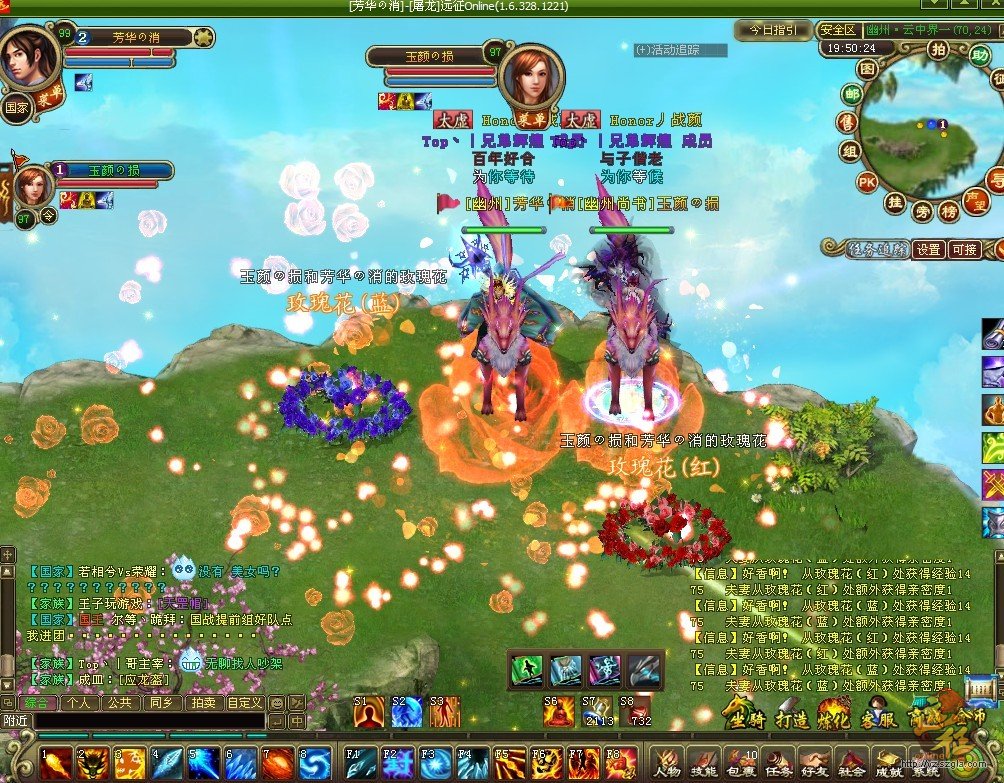Select the 拍卖 chat tab
This screenshot has width=1004, height=783.
(x=202, y=702)
